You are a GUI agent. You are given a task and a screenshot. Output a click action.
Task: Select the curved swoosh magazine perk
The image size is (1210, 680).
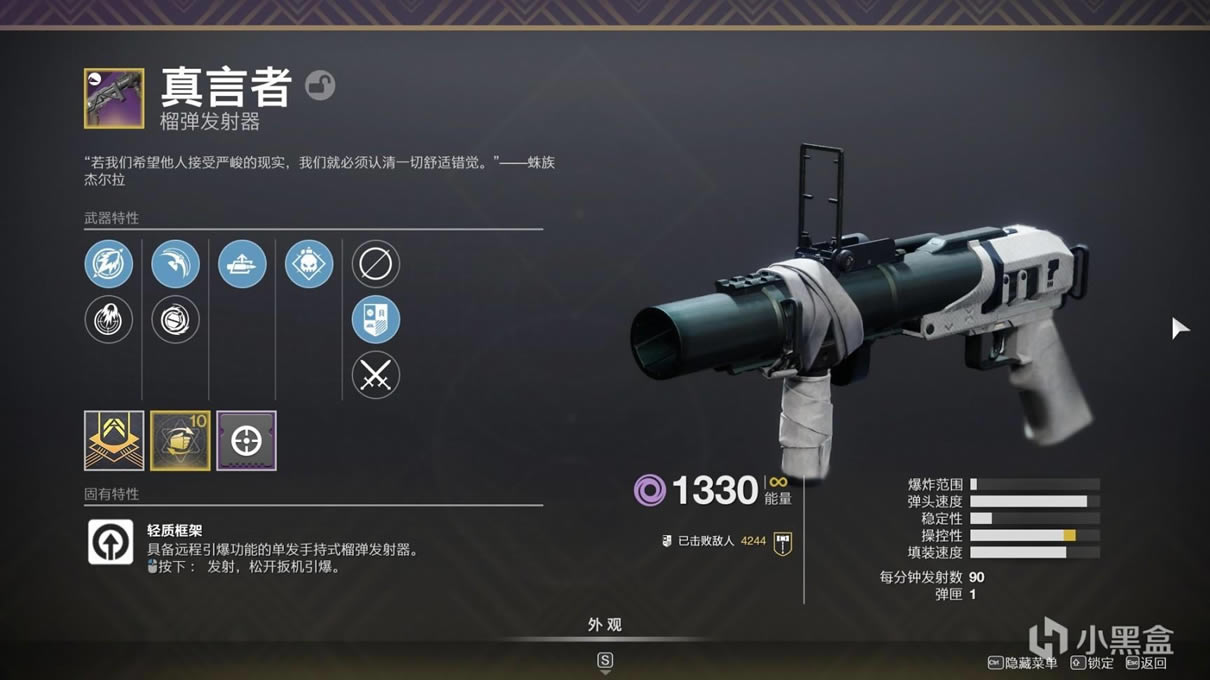coord(176,264)
